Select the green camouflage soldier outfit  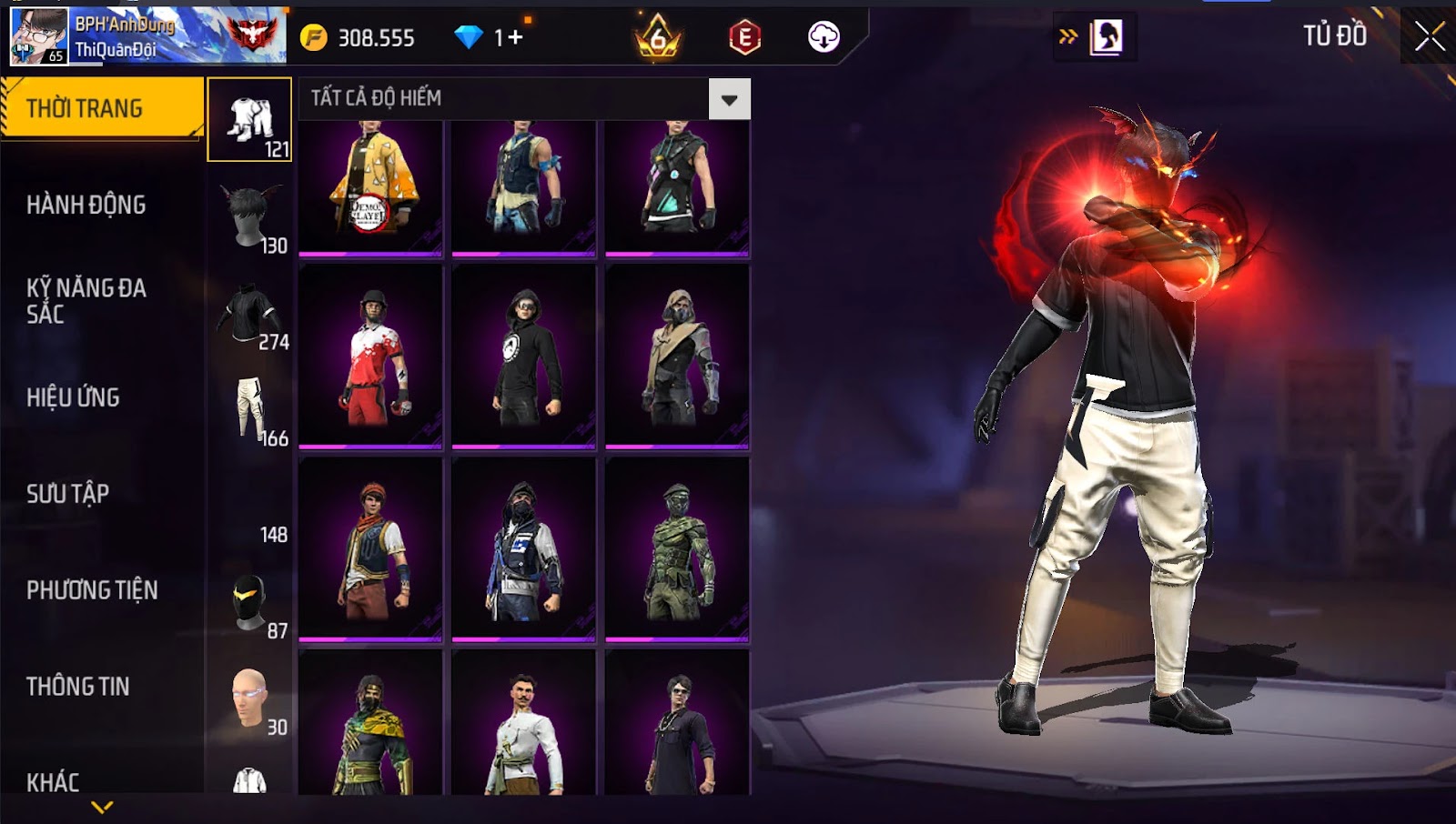[x=677, y=549]
